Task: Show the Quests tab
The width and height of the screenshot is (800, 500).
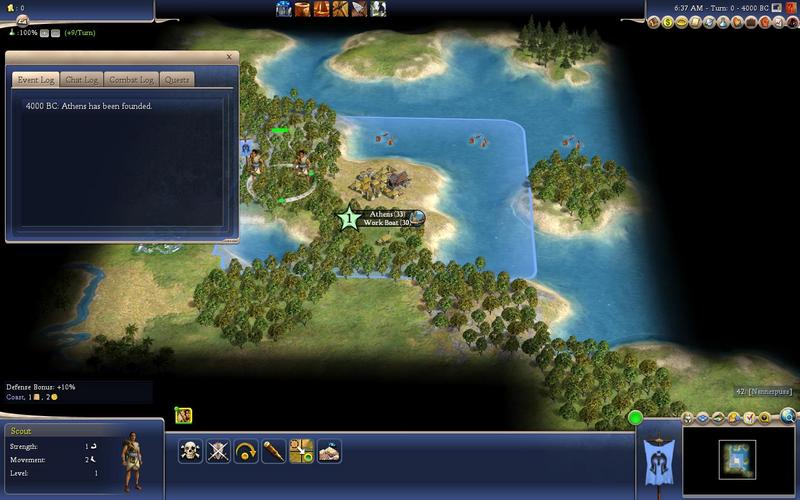Action: point(177,79)
